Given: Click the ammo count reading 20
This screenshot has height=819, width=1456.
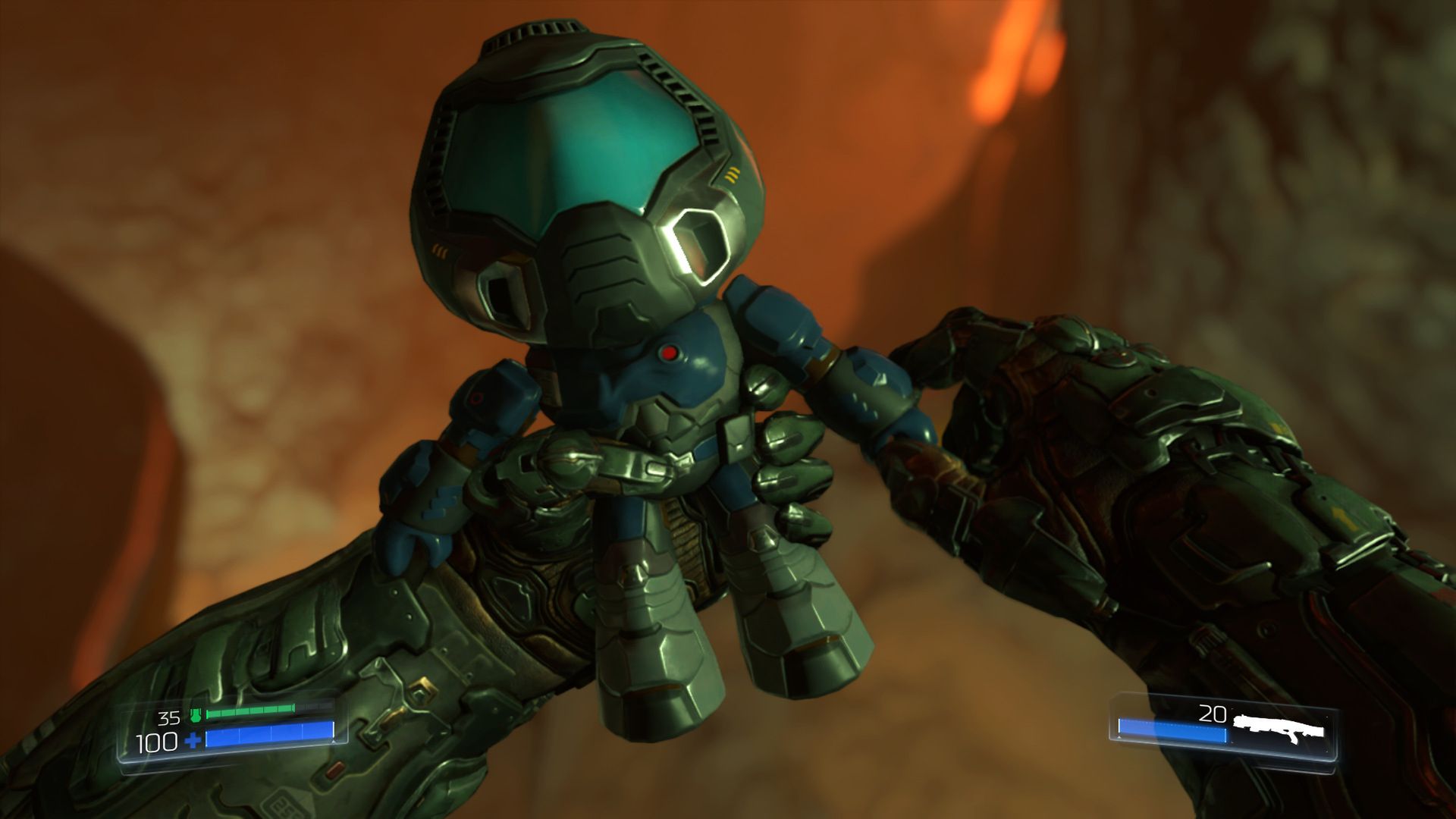Looking at the screenshot, I should click(x=1213, y=714).
